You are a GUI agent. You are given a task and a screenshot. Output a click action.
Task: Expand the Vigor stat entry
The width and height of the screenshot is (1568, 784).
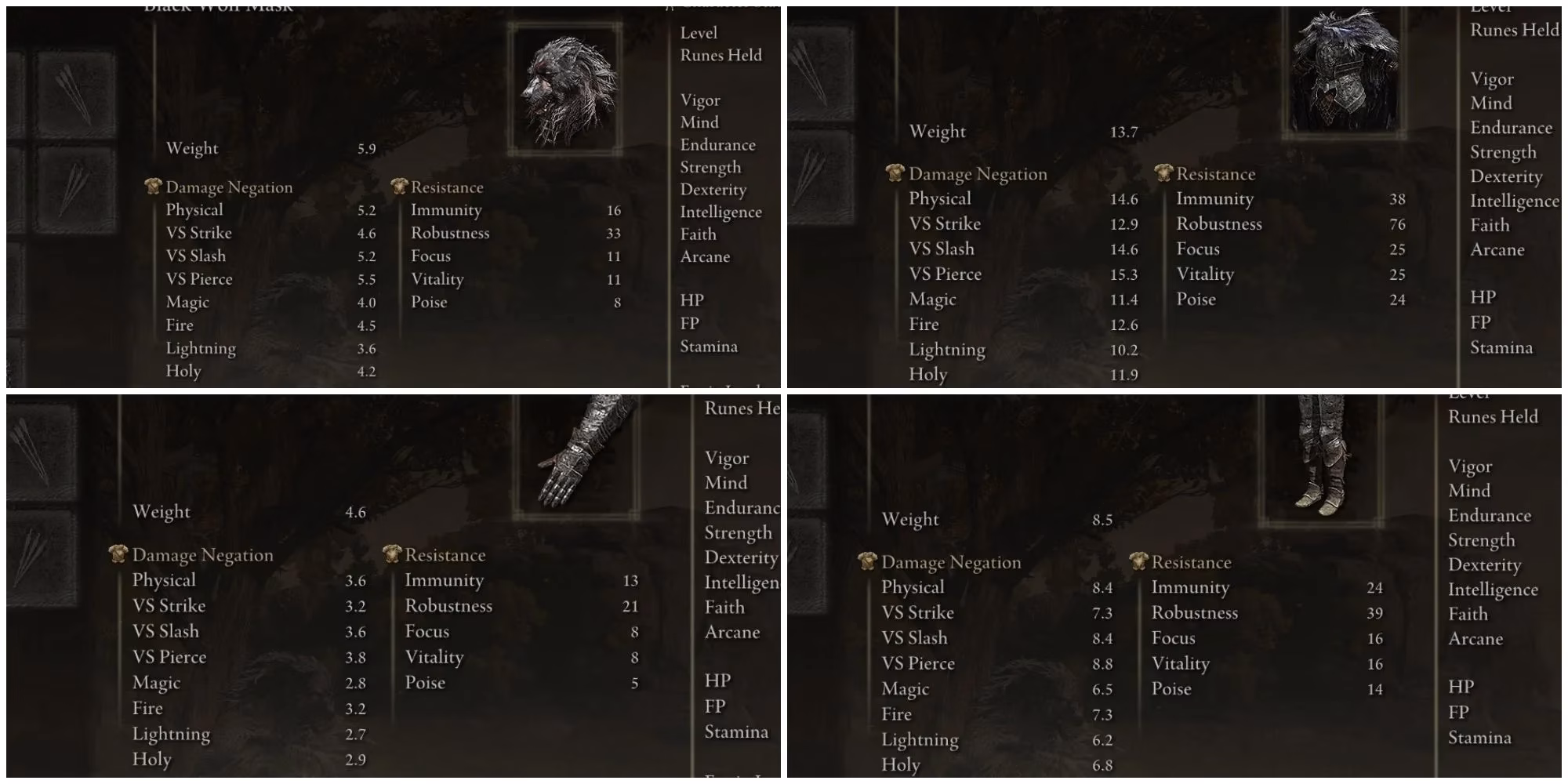pyautogui.click(x=701, y=100)
